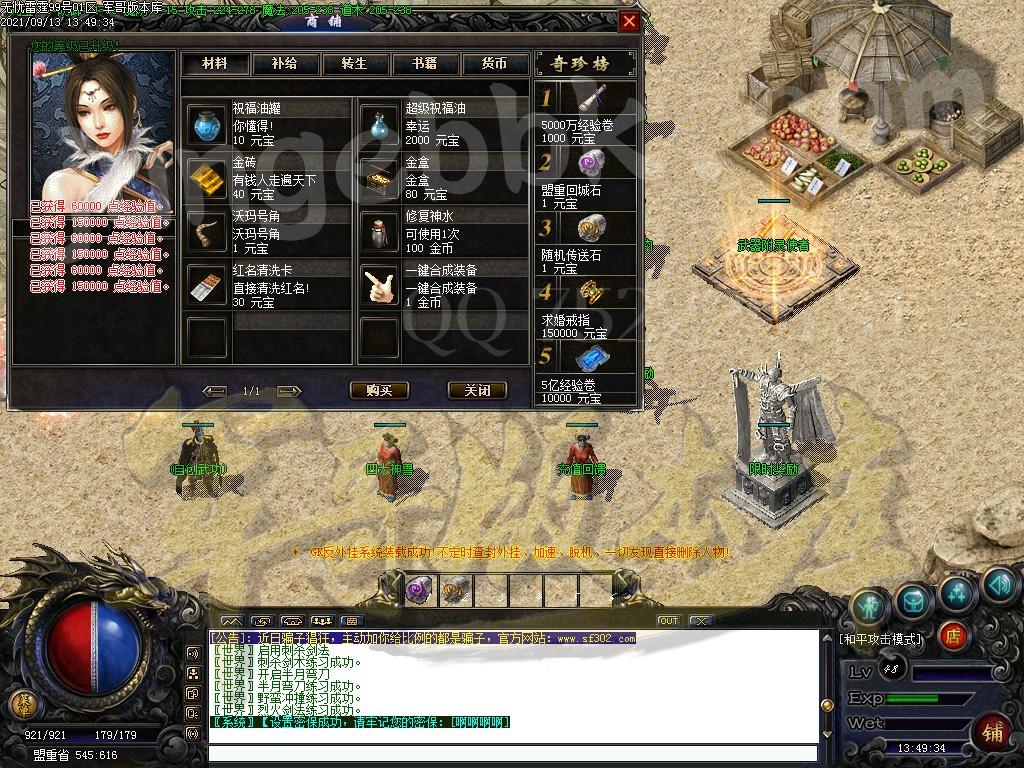This screenshot has height=768, width=1024.
Task: Select the 书籍 books tab
Action: click(424, 63)
